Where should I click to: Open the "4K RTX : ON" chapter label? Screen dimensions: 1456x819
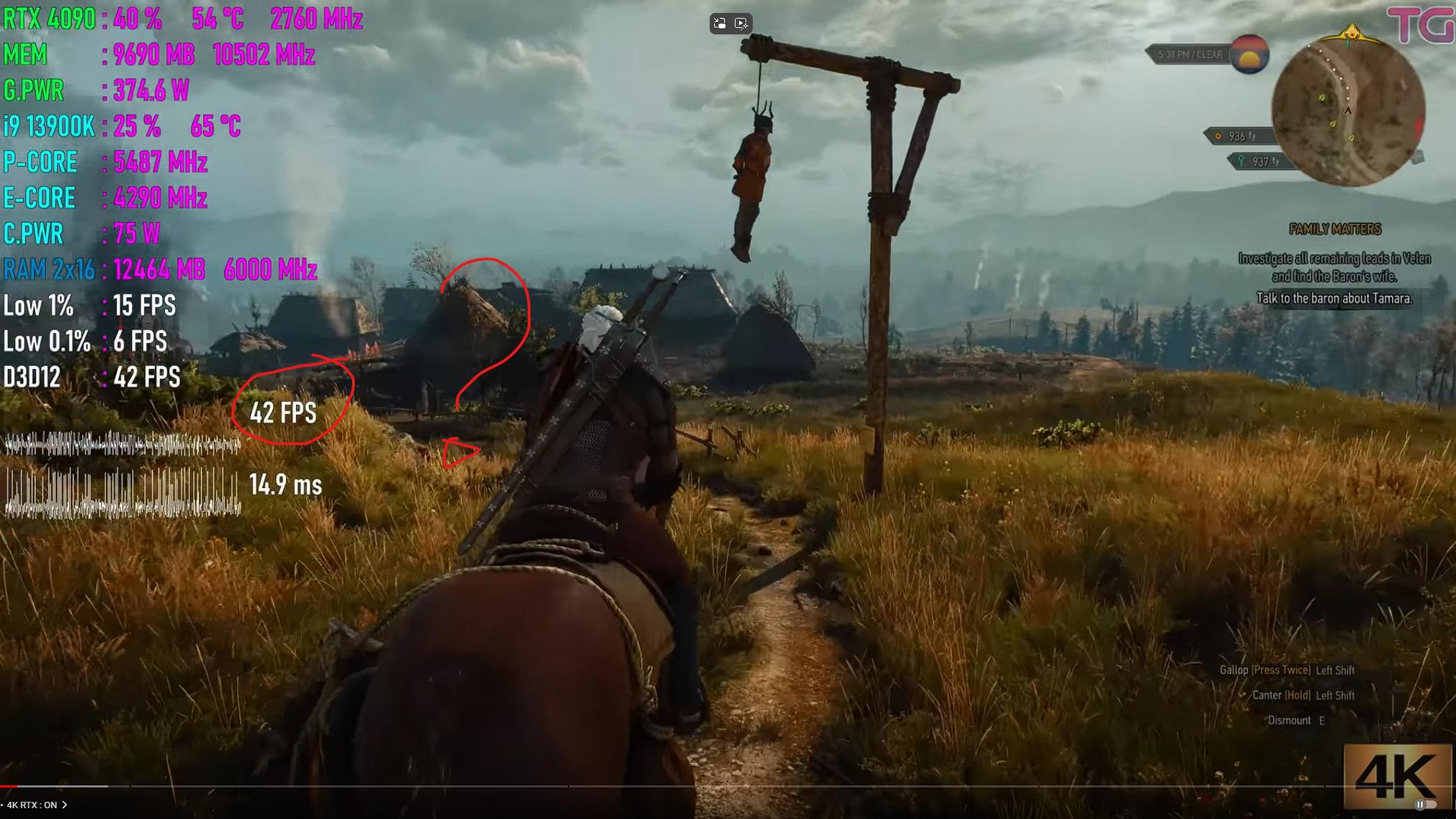37,805
